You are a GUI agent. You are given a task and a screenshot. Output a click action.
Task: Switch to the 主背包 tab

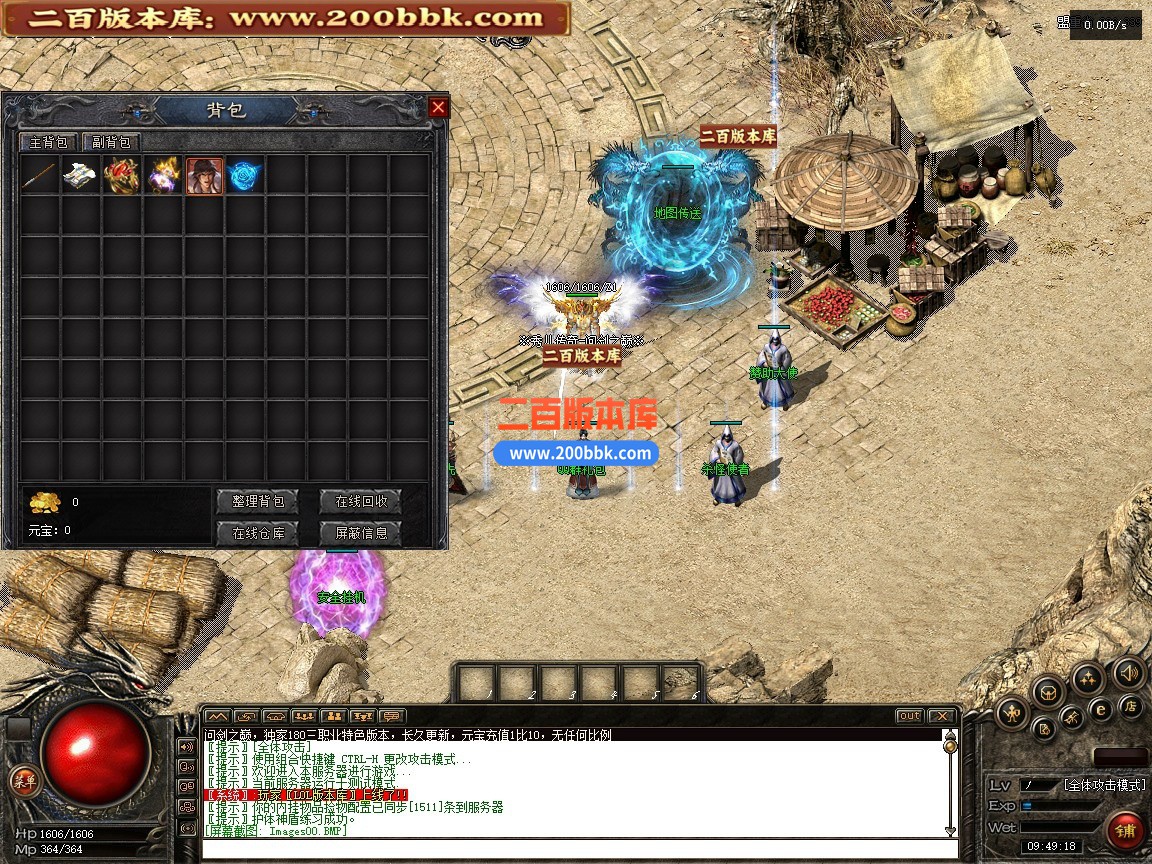coord(48,143)
